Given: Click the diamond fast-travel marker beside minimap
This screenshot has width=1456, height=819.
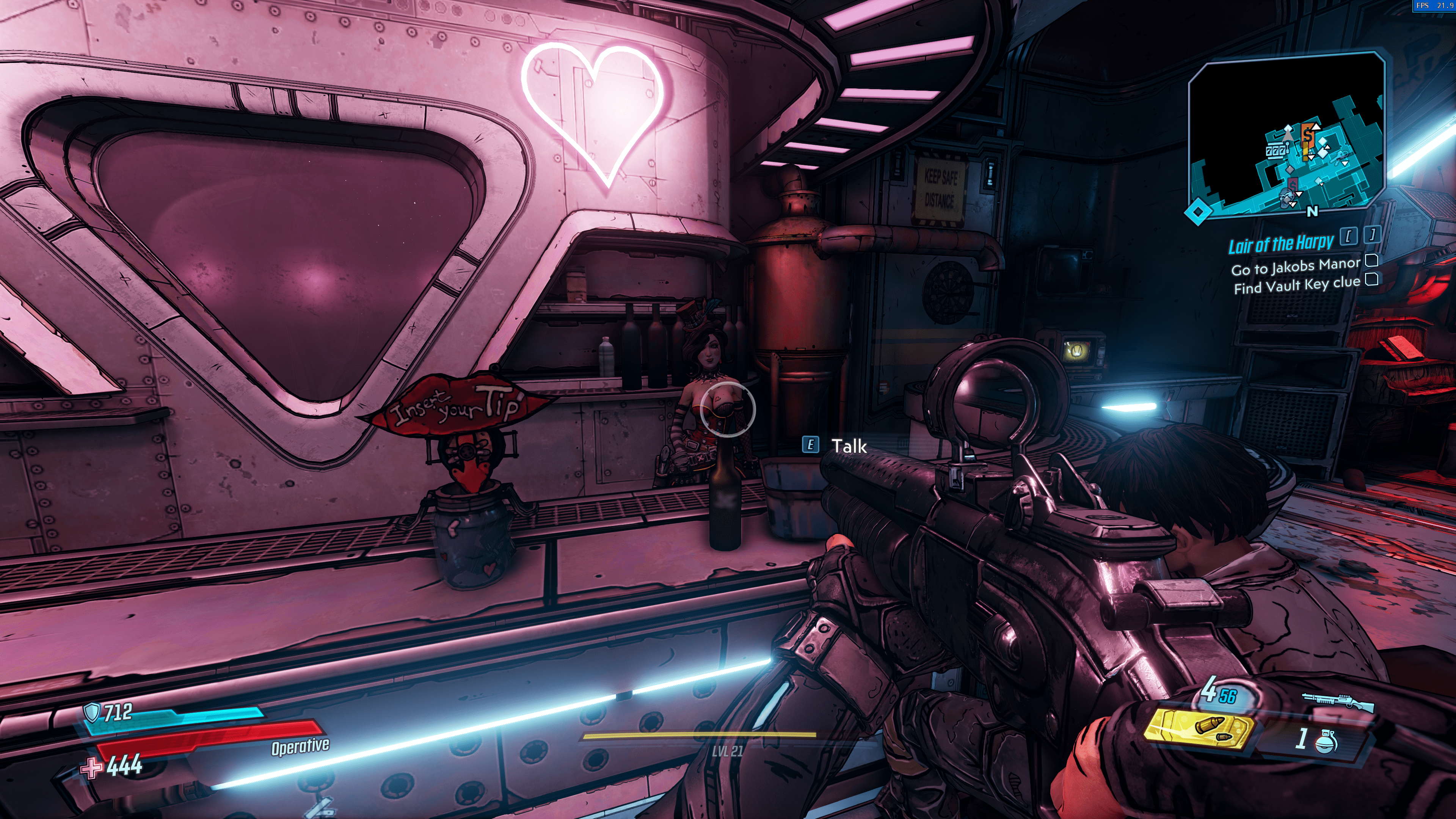Looking at the screenshot, I should pos(1198,212).
